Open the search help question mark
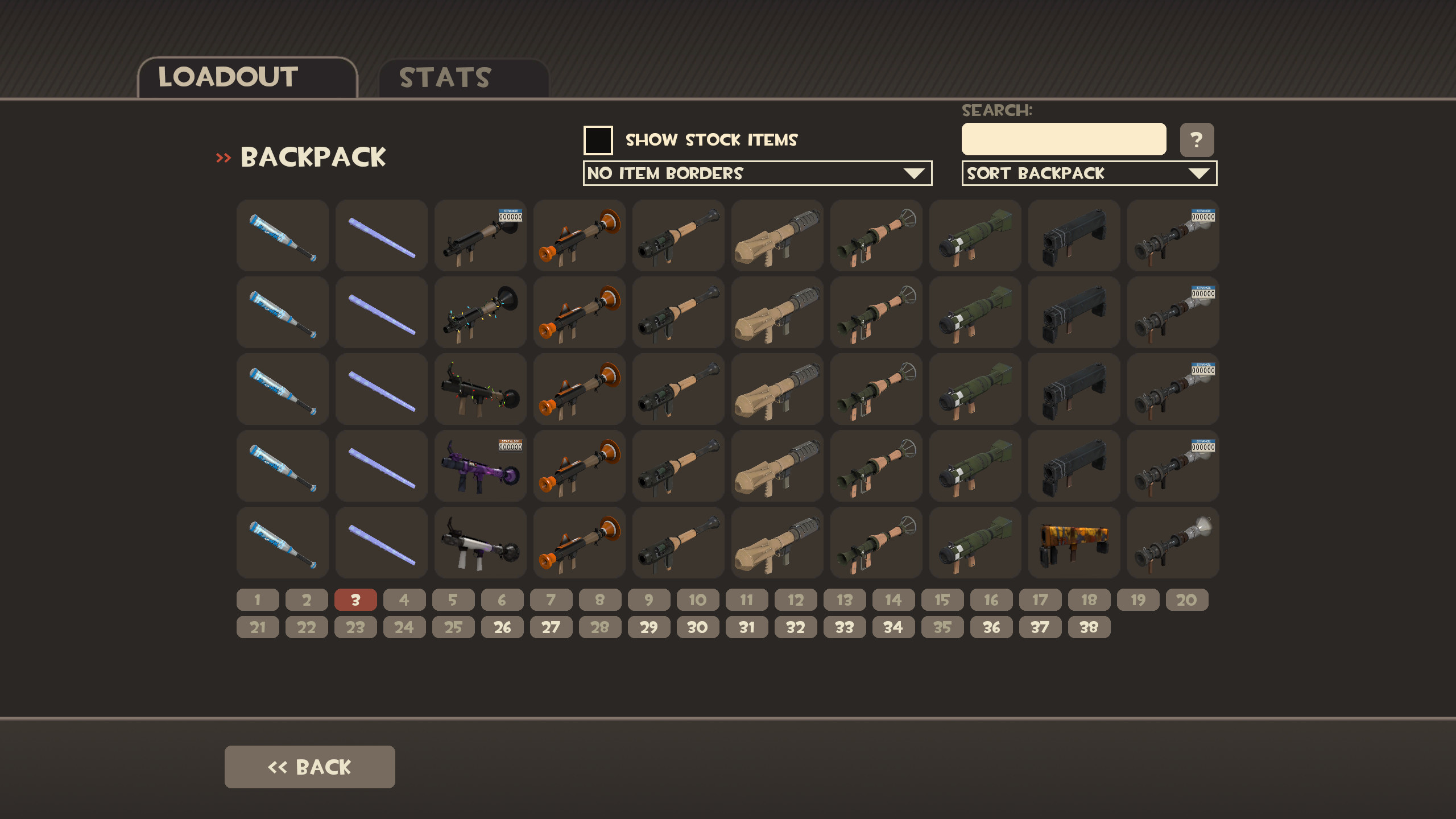This screenshot has height=819, width=1456. pos(1198,139)
